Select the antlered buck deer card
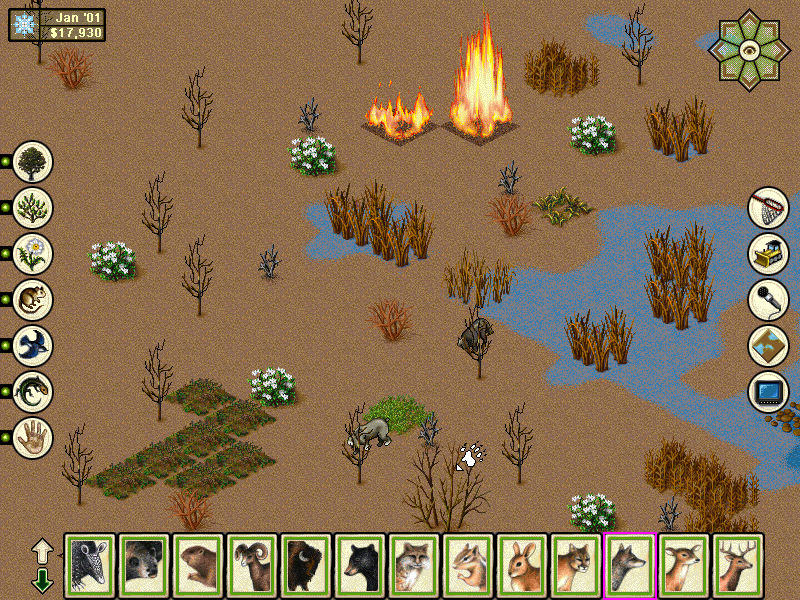800x600 pixels. click(737, 566)
